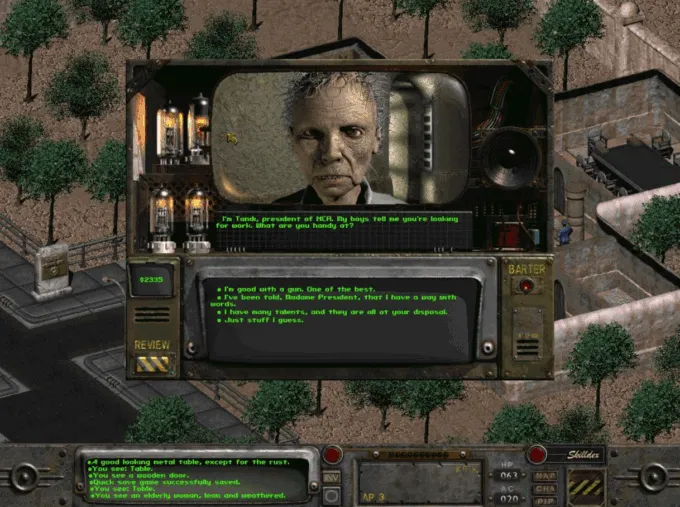This screenshot has height=507, width=680.
Task: Open the inventory with INV button
Action: click(332, 477)
